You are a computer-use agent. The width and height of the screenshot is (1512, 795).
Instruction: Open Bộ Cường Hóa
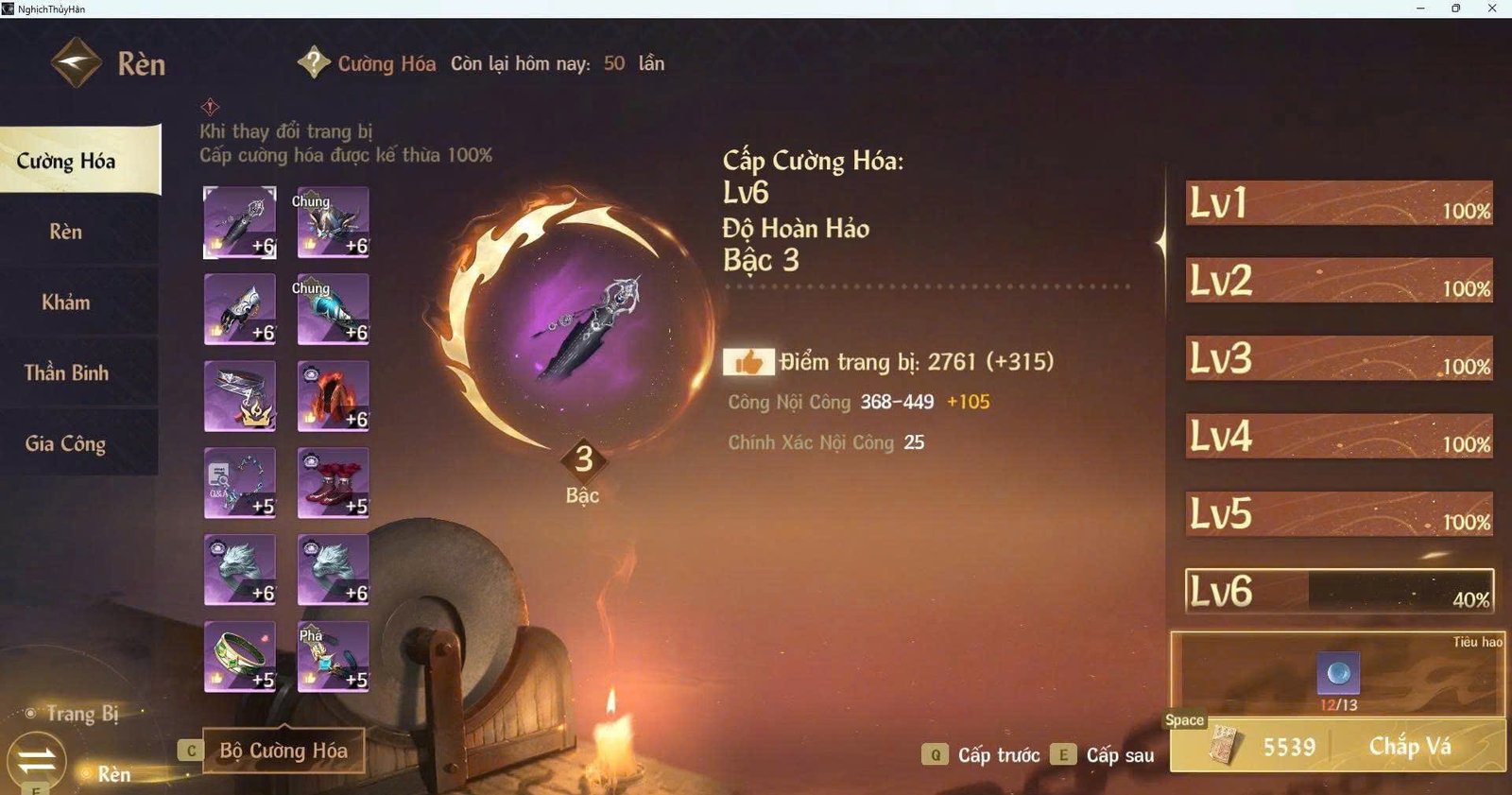(x=283, y=750)
